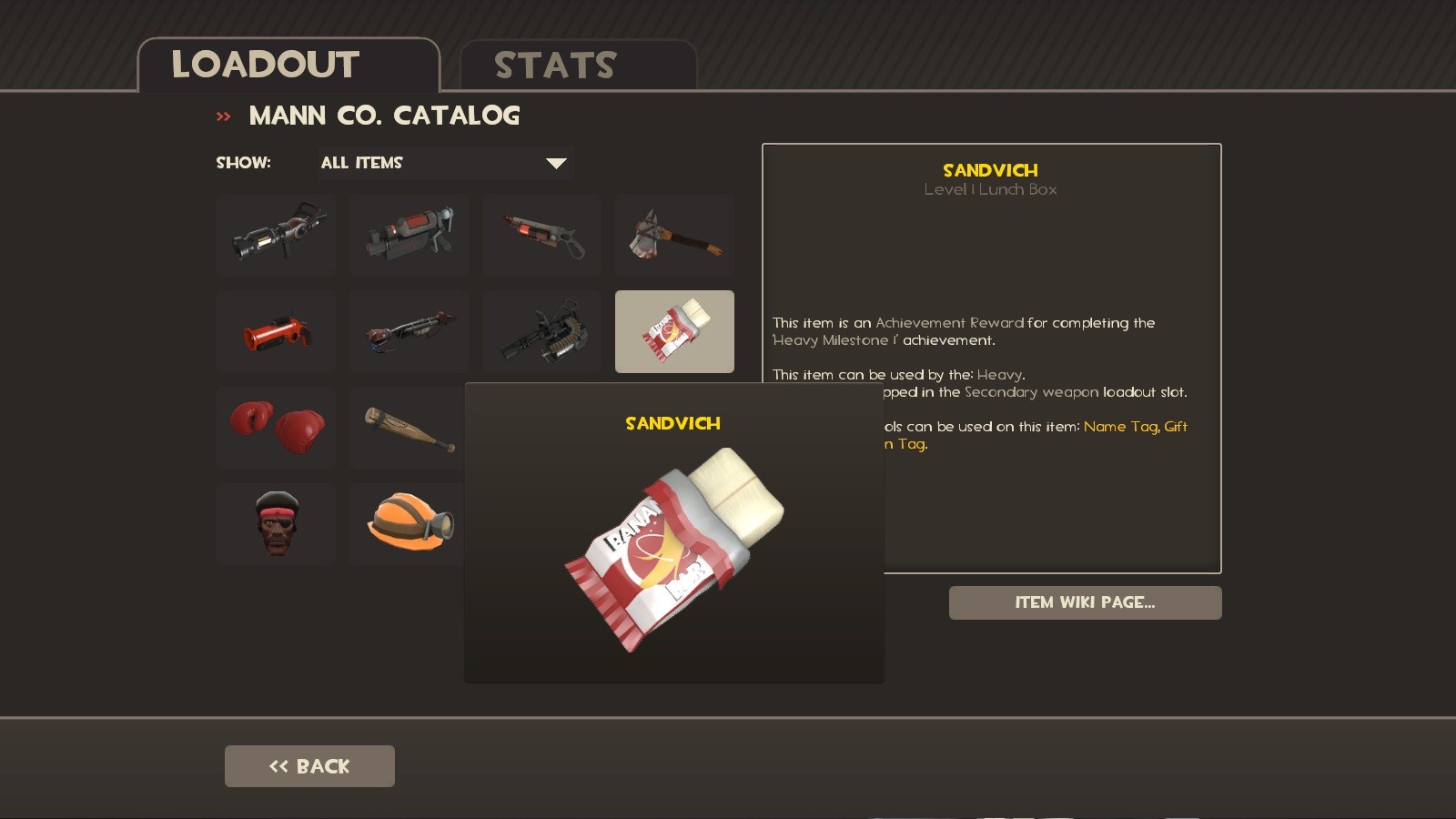Image resolution: width=1456 pixels, height=819 pixels.
Task: Select the Kritzkrieg medi gun item
Action: click(408, 235)
